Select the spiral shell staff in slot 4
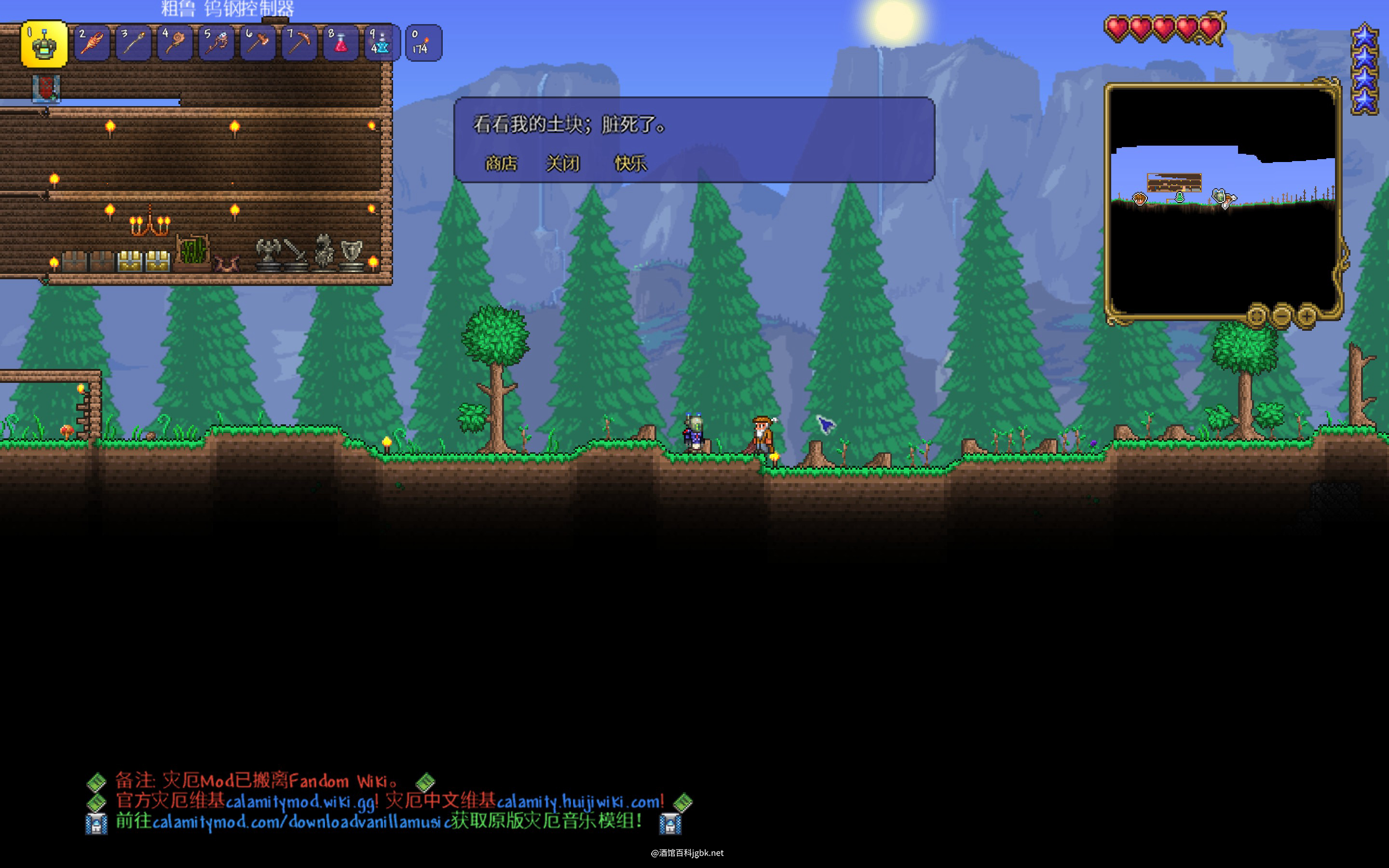1389x868 pixels. 175,43
